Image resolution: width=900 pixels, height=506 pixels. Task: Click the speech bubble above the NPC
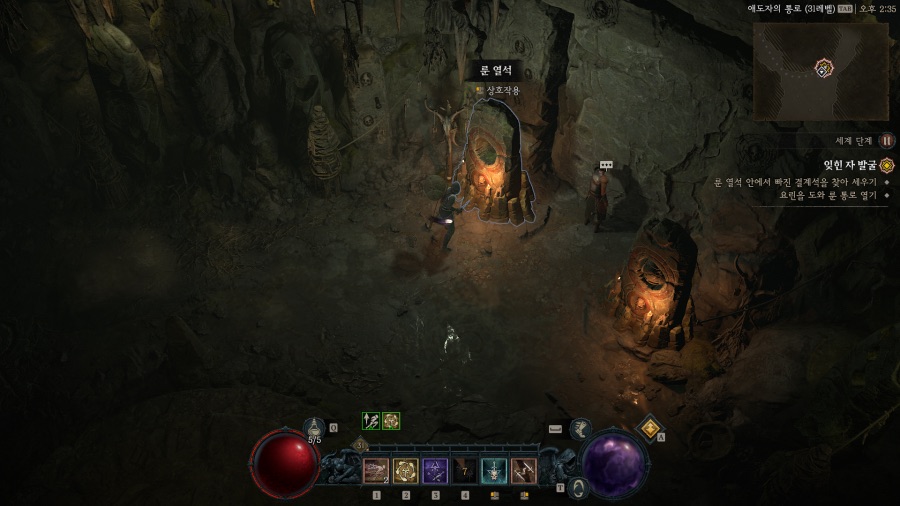[x=605, y=164]
